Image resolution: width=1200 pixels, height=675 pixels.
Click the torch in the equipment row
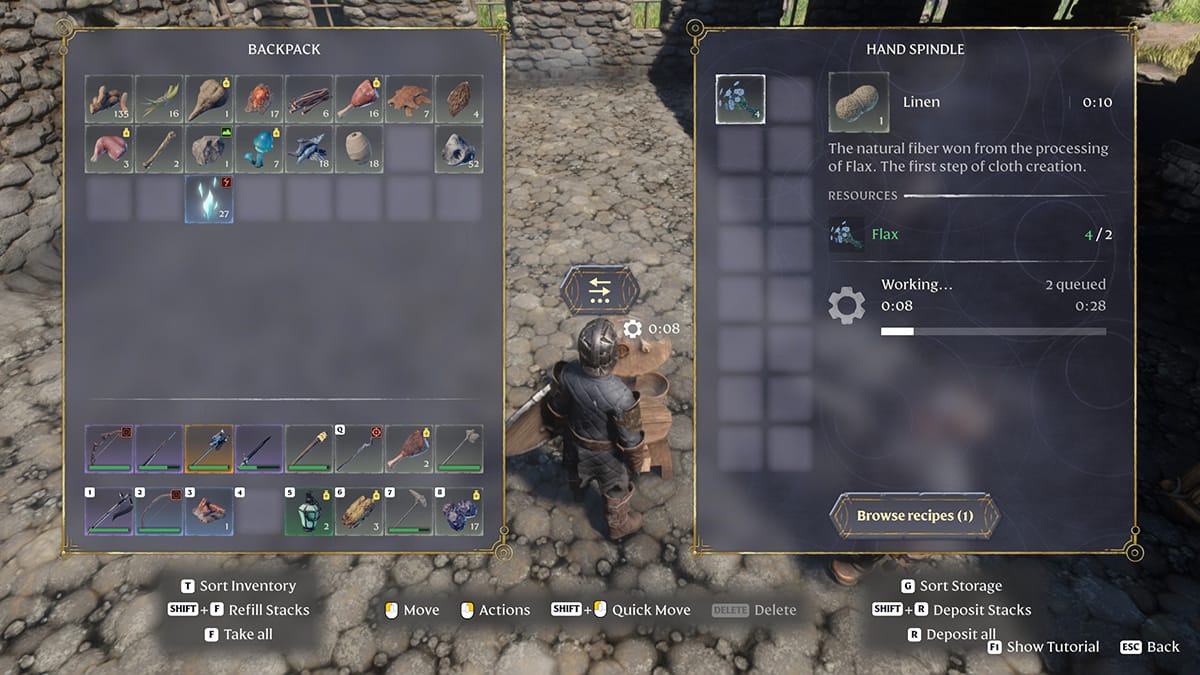click(x=310, y=449)
